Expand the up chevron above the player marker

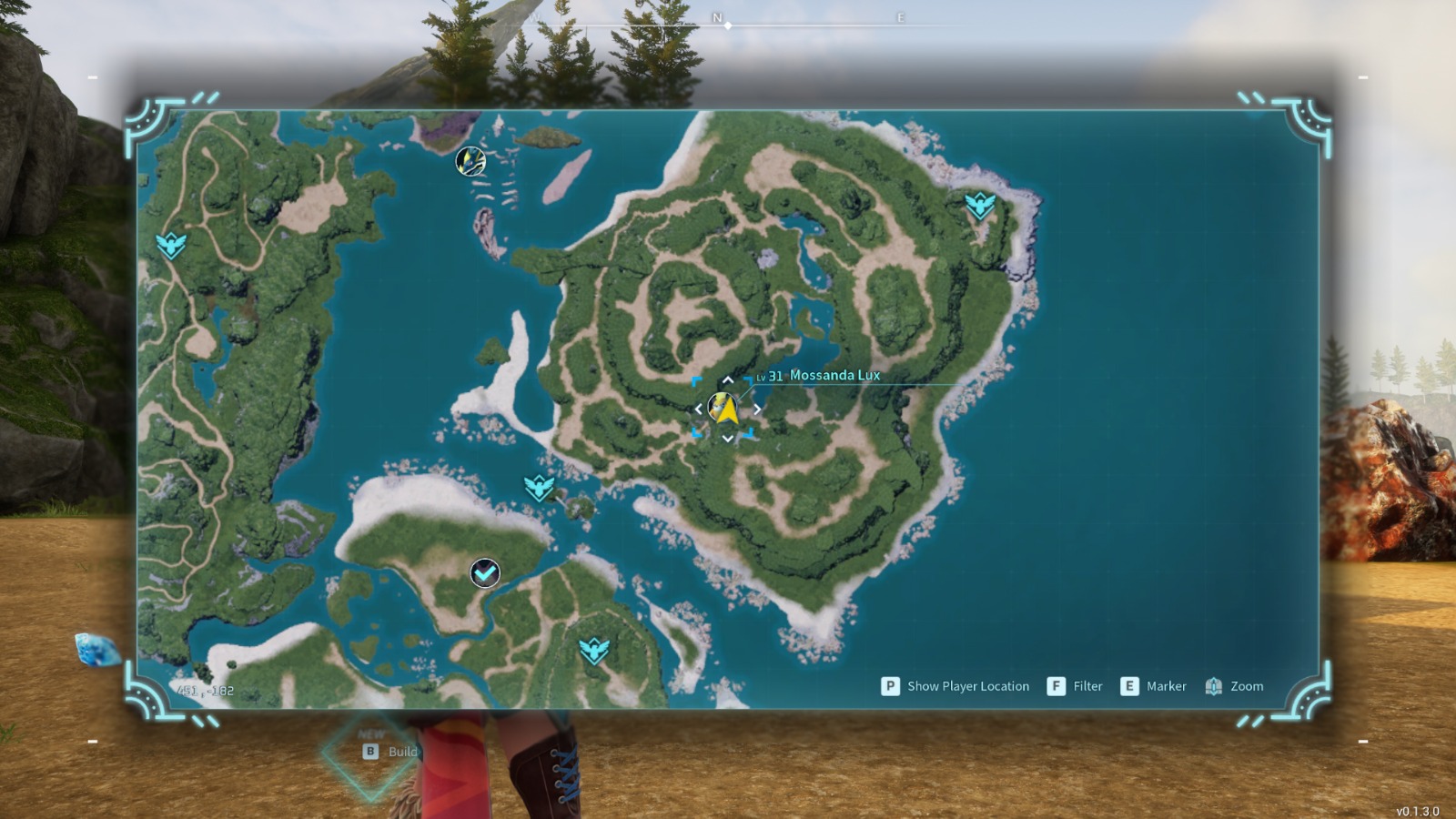coord(726,380)
